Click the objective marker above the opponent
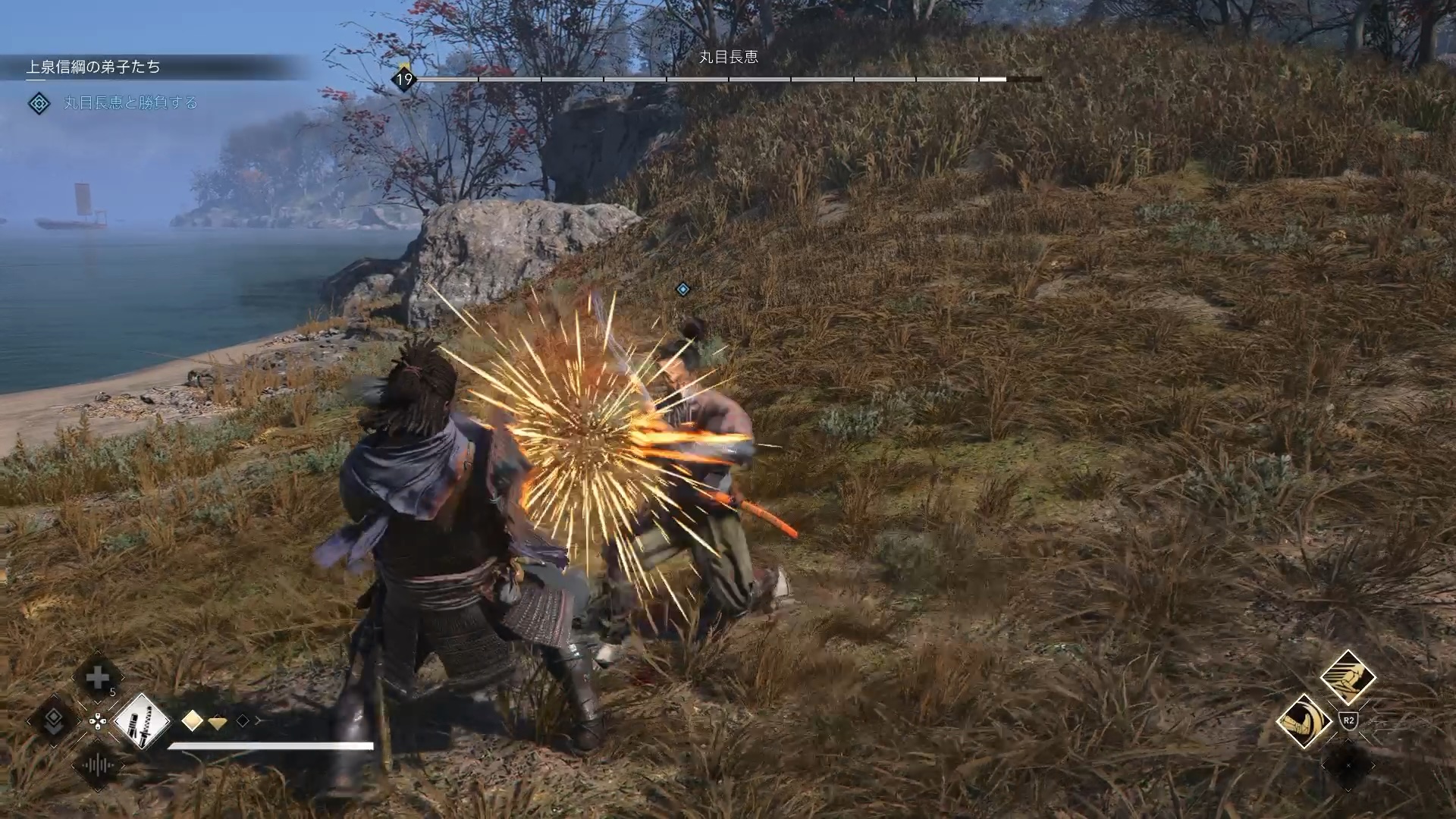The width and height of the screenshot is (1456, 819). click(682, 289)
